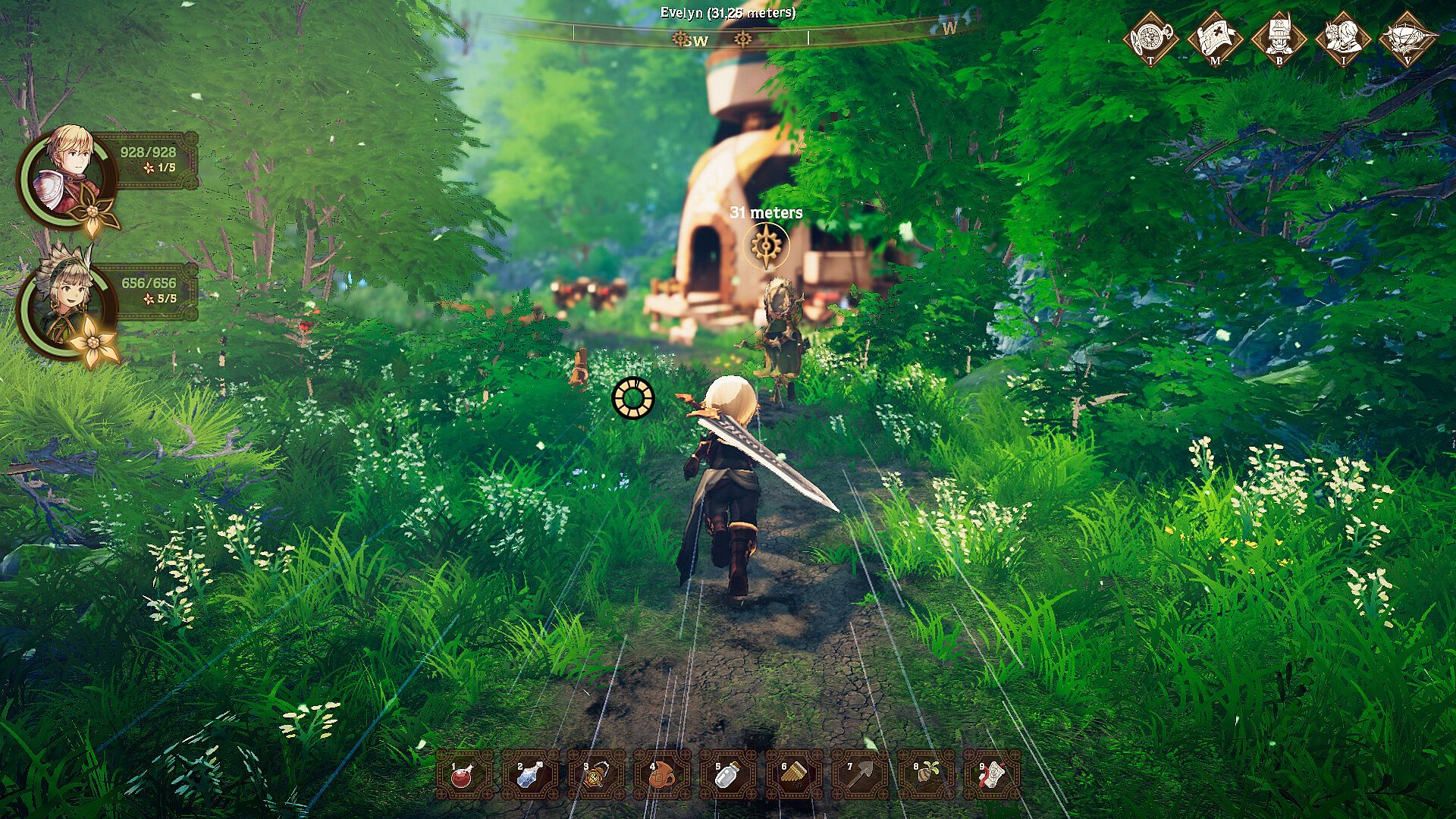Use the map scroll in the hotbar
This screenshot has height=819, width=1456.
coord(991,775)
